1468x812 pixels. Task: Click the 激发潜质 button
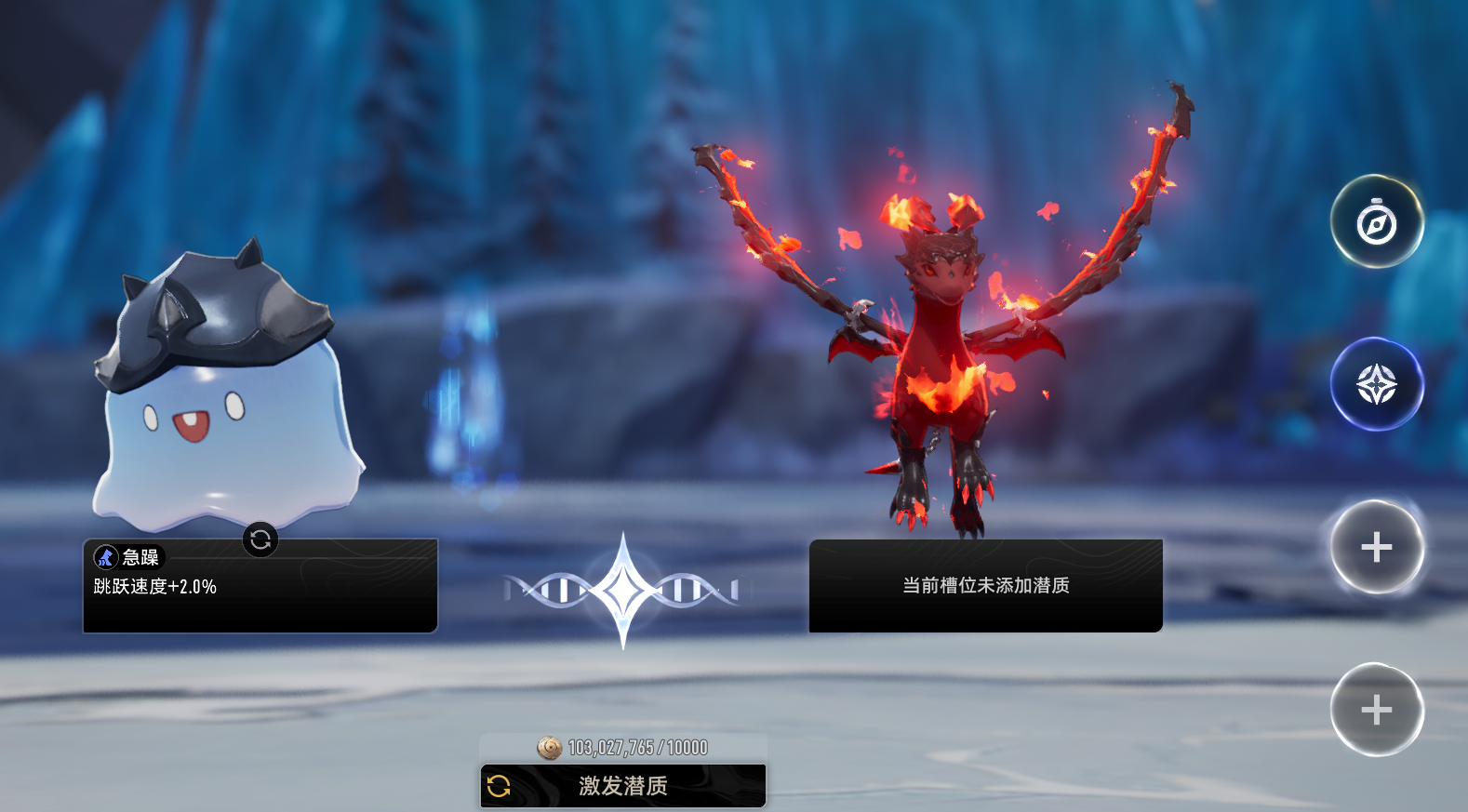click(x=622, y=786)
